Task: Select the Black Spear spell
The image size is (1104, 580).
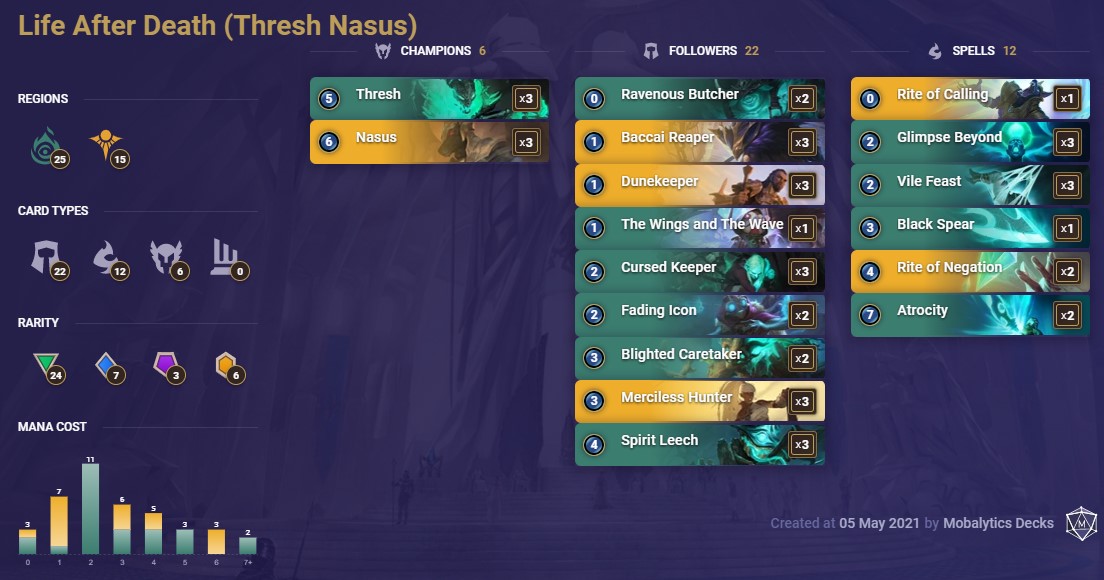Action: click(x=970, y=228)
